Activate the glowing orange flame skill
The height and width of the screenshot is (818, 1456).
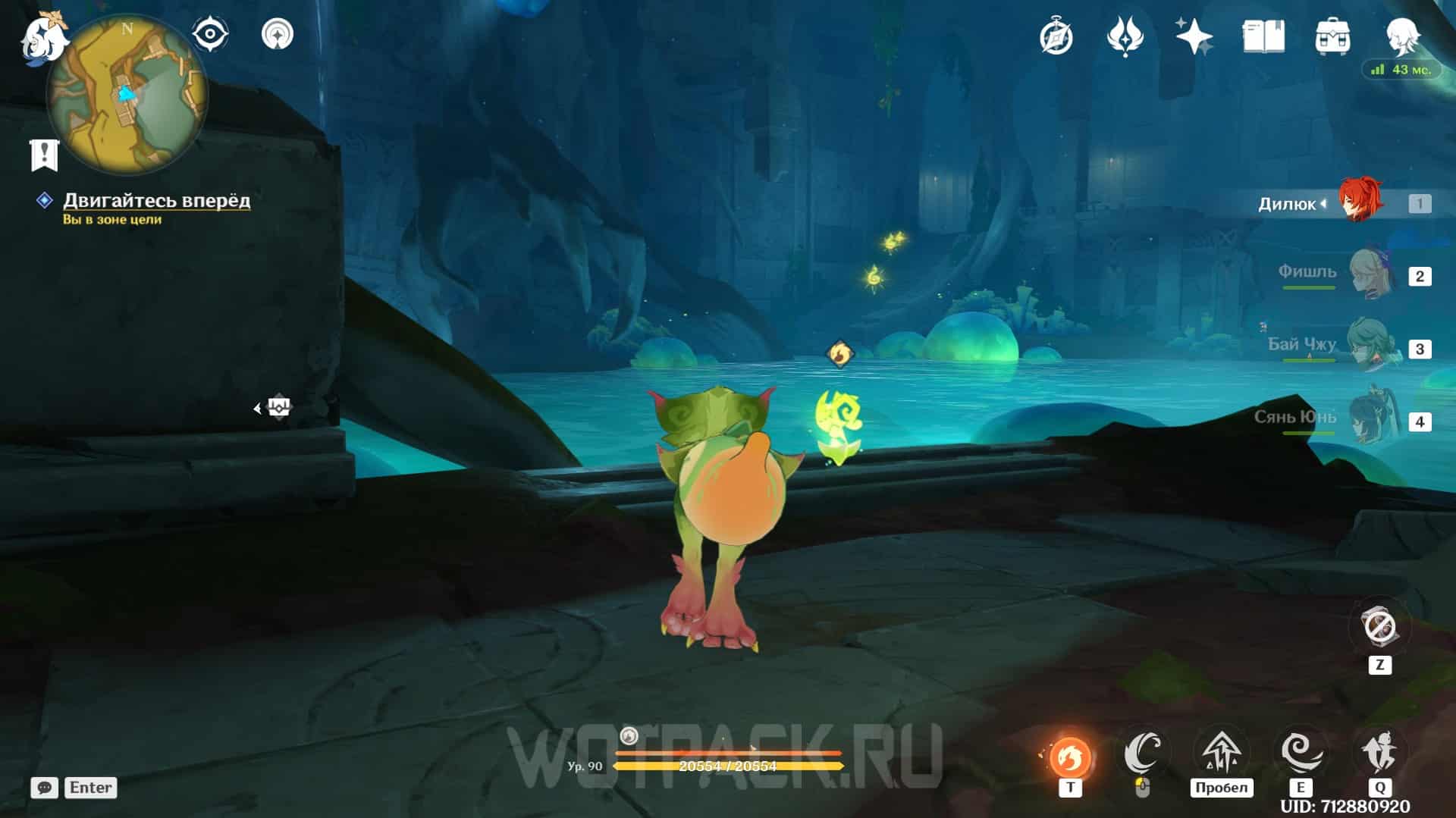coord(1070,756)
